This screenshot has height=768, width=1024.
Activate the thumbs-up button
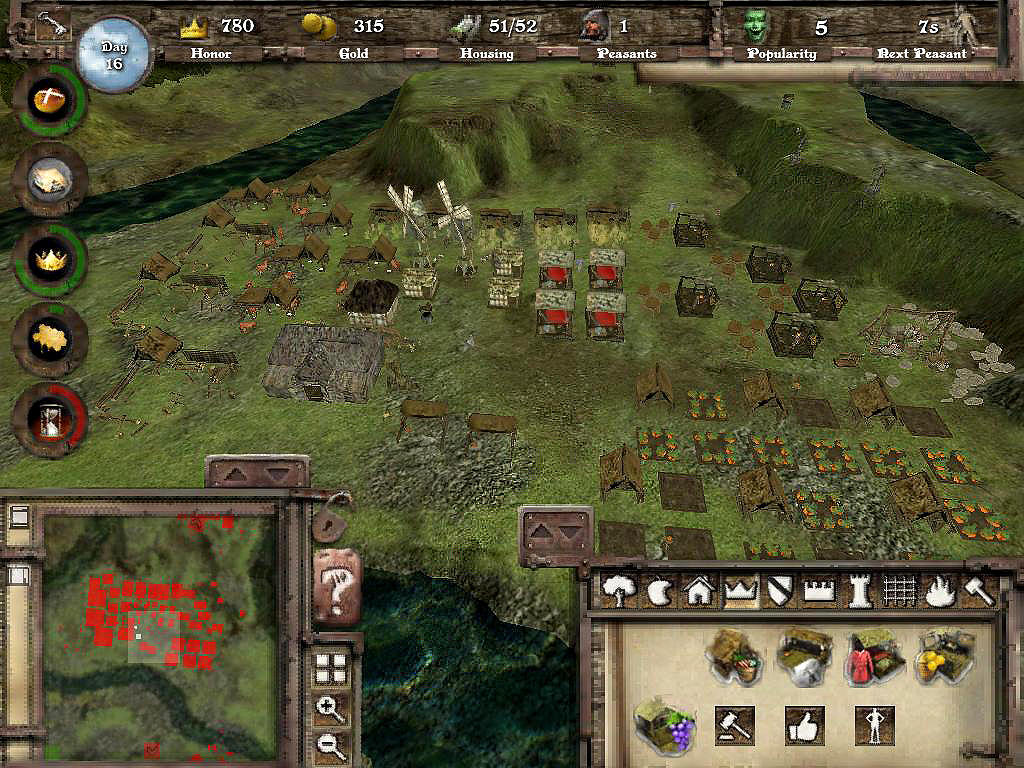pyautogui.click(x=804, y=724)
